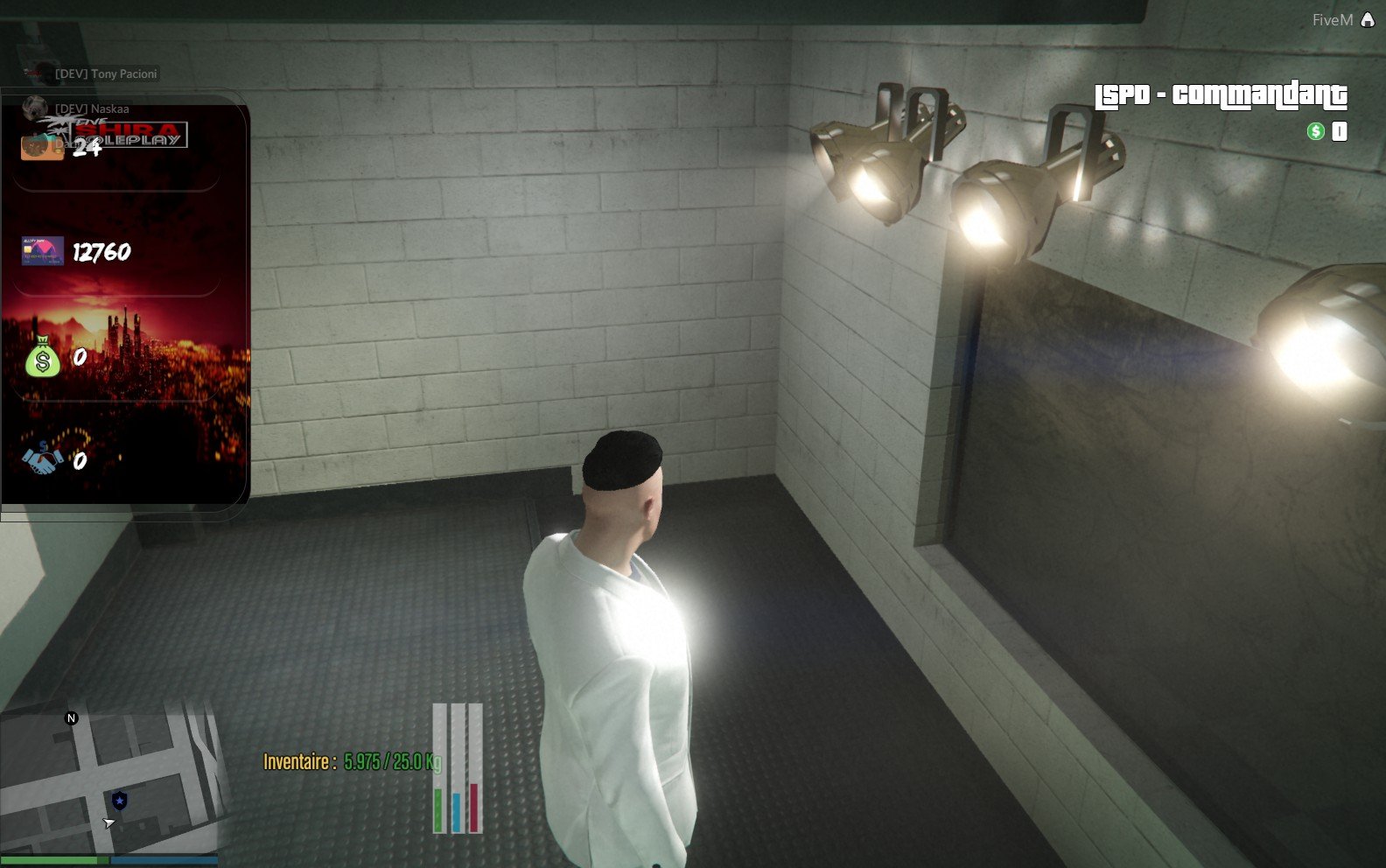Viewport: 1386px width, 868px height.
Task: Click the FiveM snail logo
Action: point(1367,19)
